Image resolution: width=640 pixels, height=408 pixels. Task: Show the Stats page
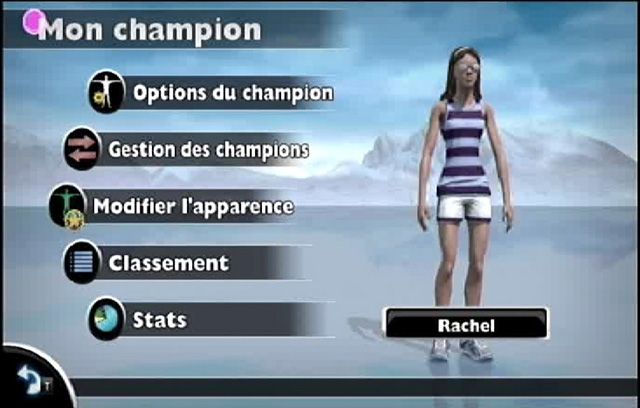[160, 321]
